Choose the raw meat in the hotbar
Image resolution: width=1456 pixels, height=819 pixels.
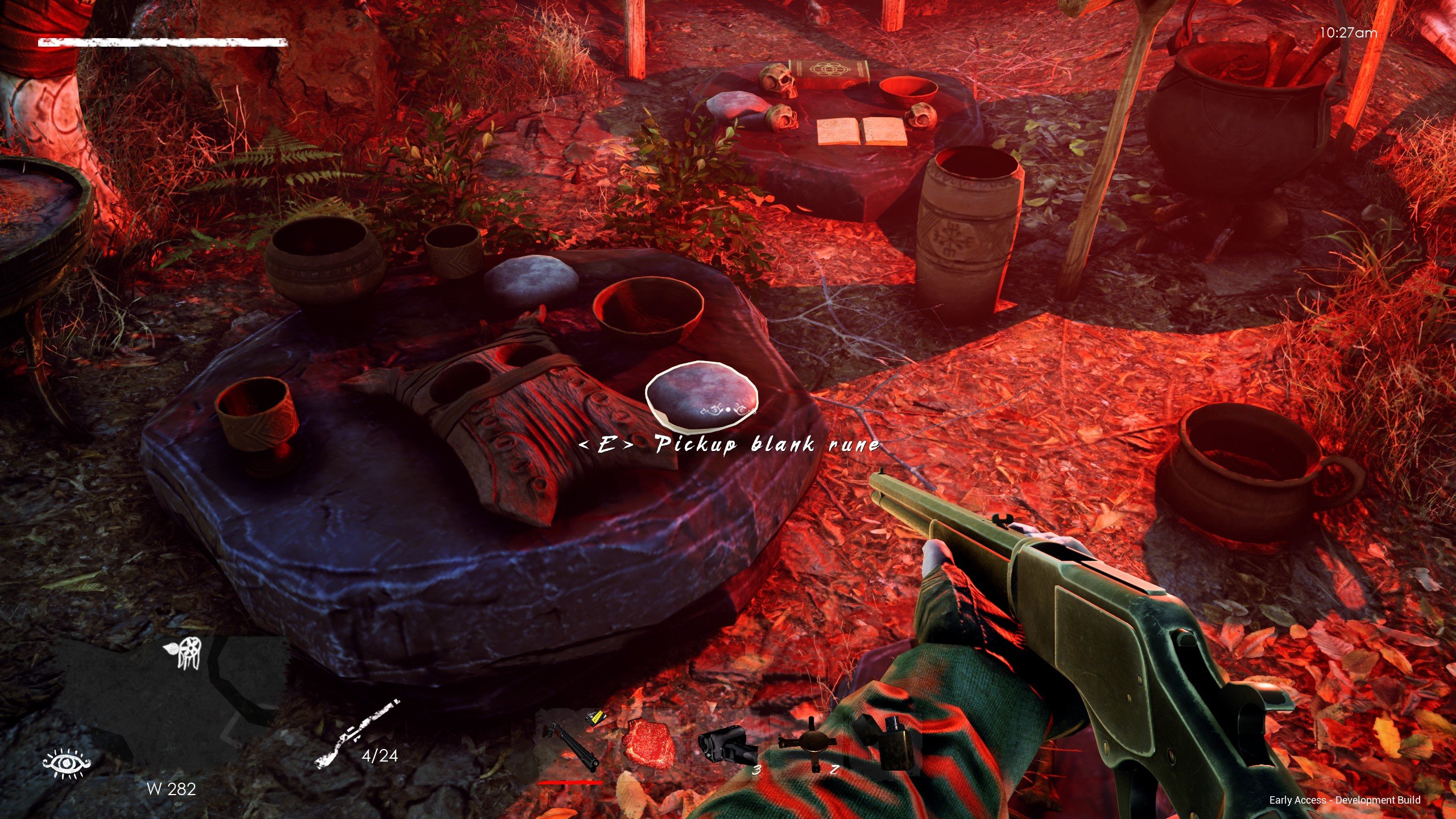pos(648,743)
